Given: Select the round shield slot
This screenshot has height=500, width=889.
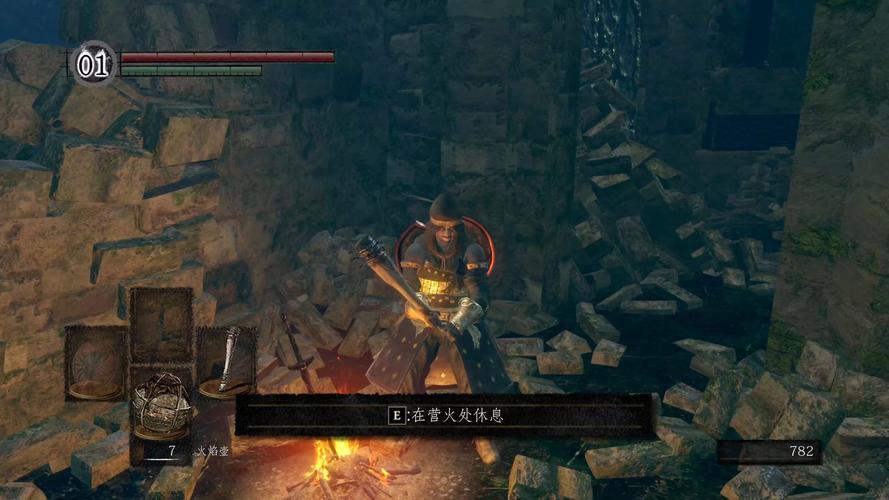Looking at the screenshot, I should point(96,362).
